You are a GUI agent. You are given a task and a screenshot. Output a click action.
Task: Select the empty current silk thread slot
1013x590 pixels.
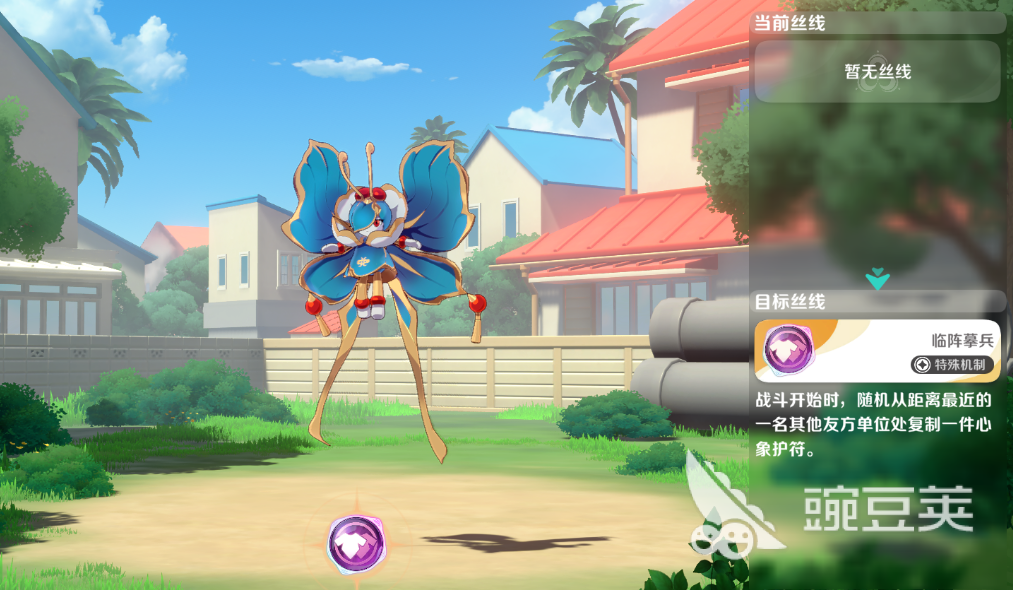[877, 71]
